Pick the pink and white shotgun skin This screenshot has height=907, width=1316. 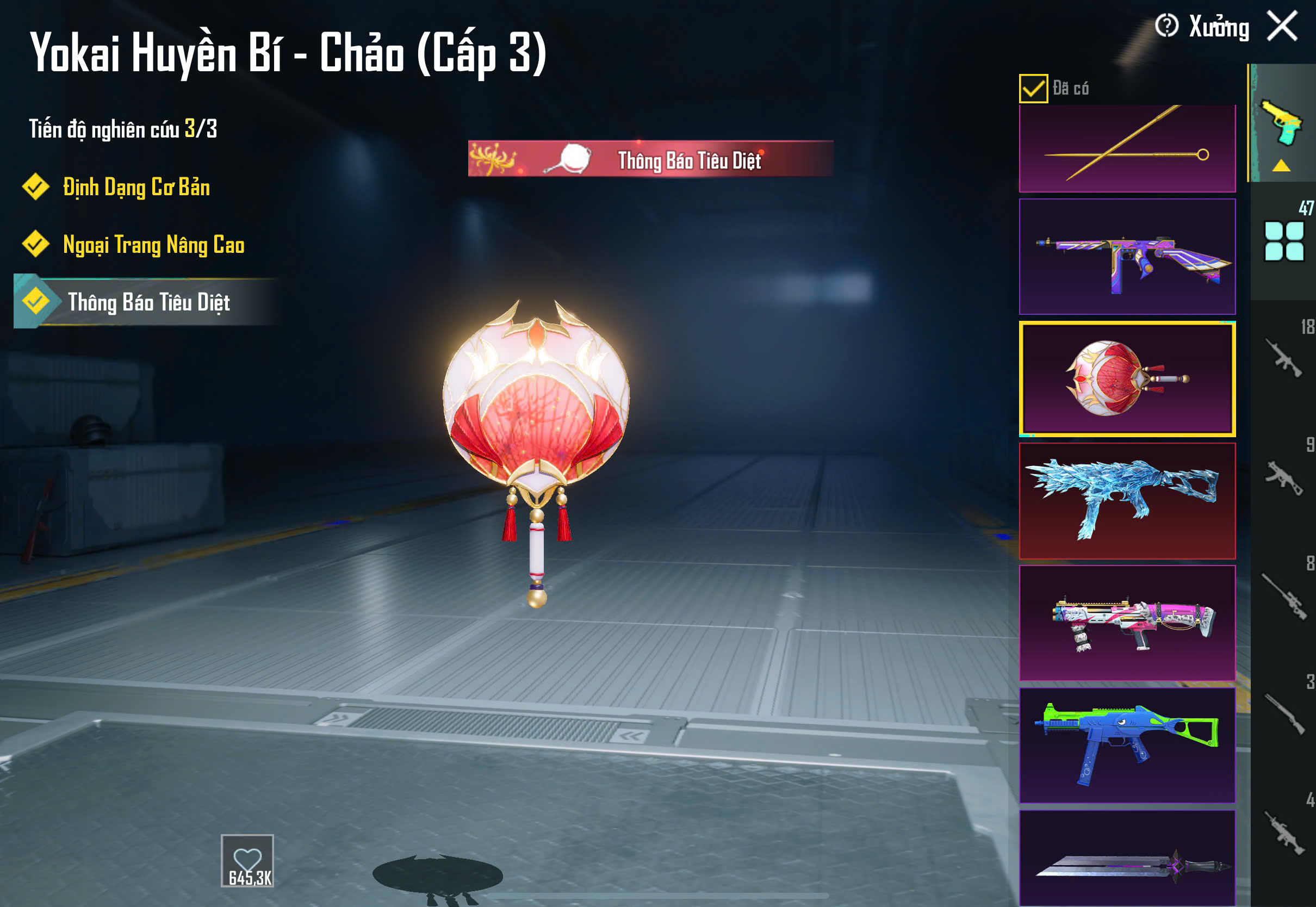(x=1127, y=623)
